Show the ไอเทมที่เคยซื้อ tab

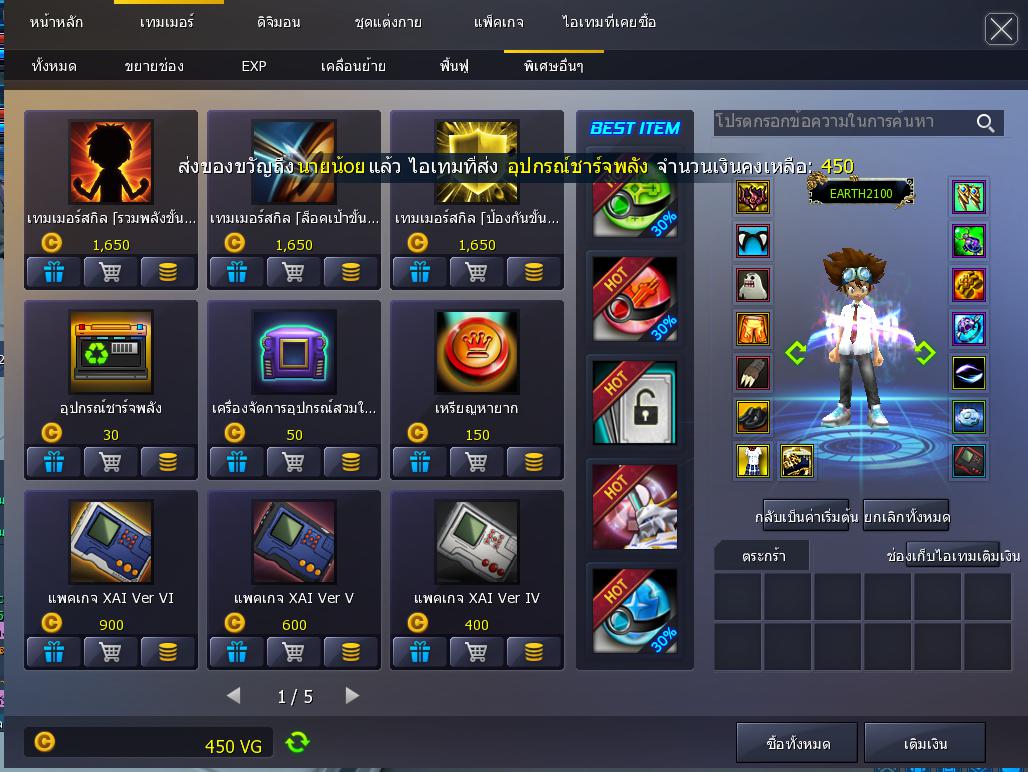pyautogui.click(x=609, y=22)
